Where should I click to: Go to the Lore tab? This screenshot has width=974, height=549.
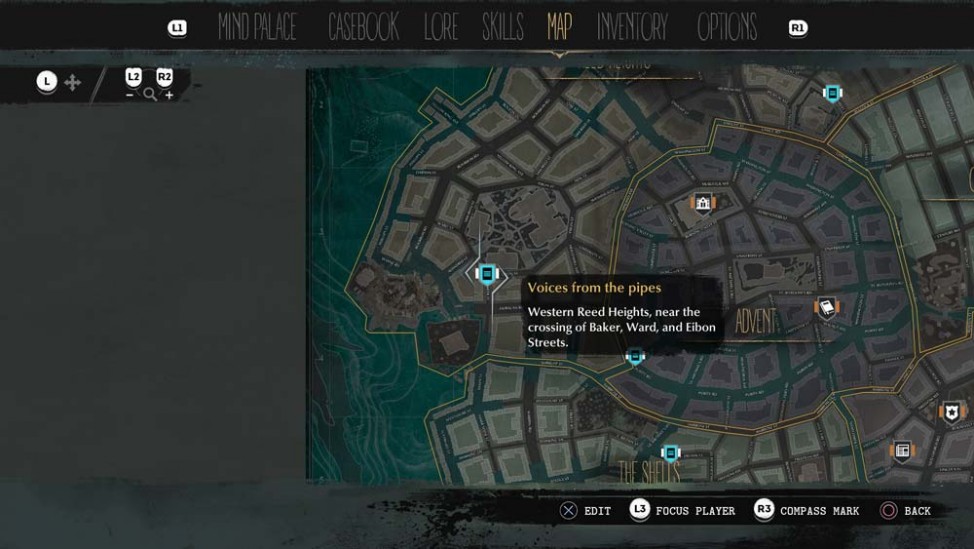coord(441,28)
